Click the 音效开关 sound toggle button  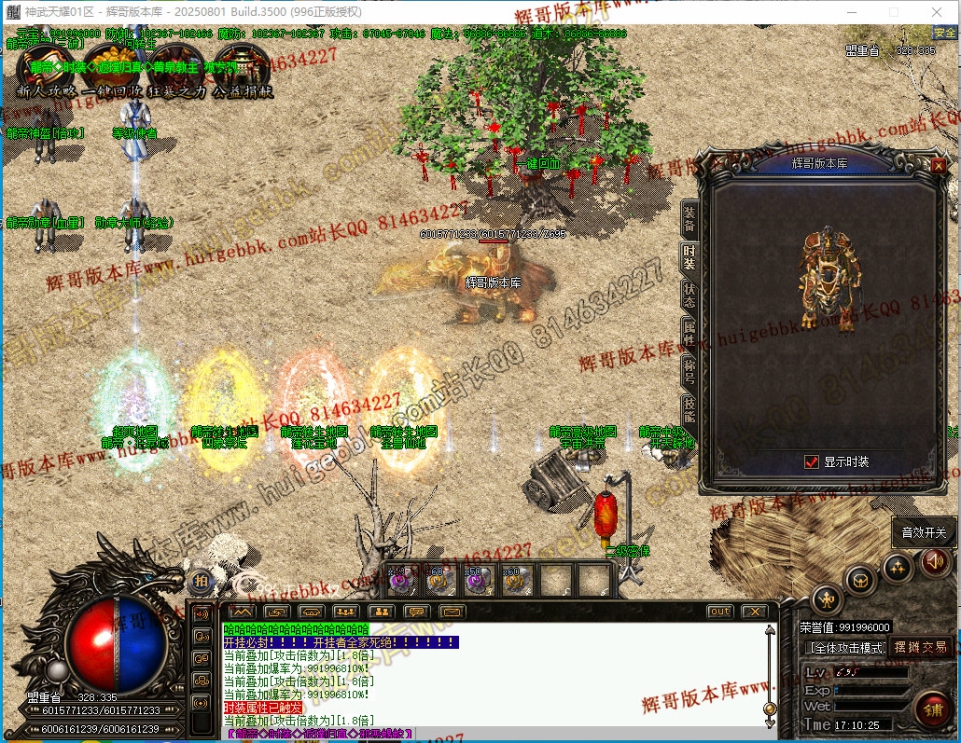[x=922, y=532]
